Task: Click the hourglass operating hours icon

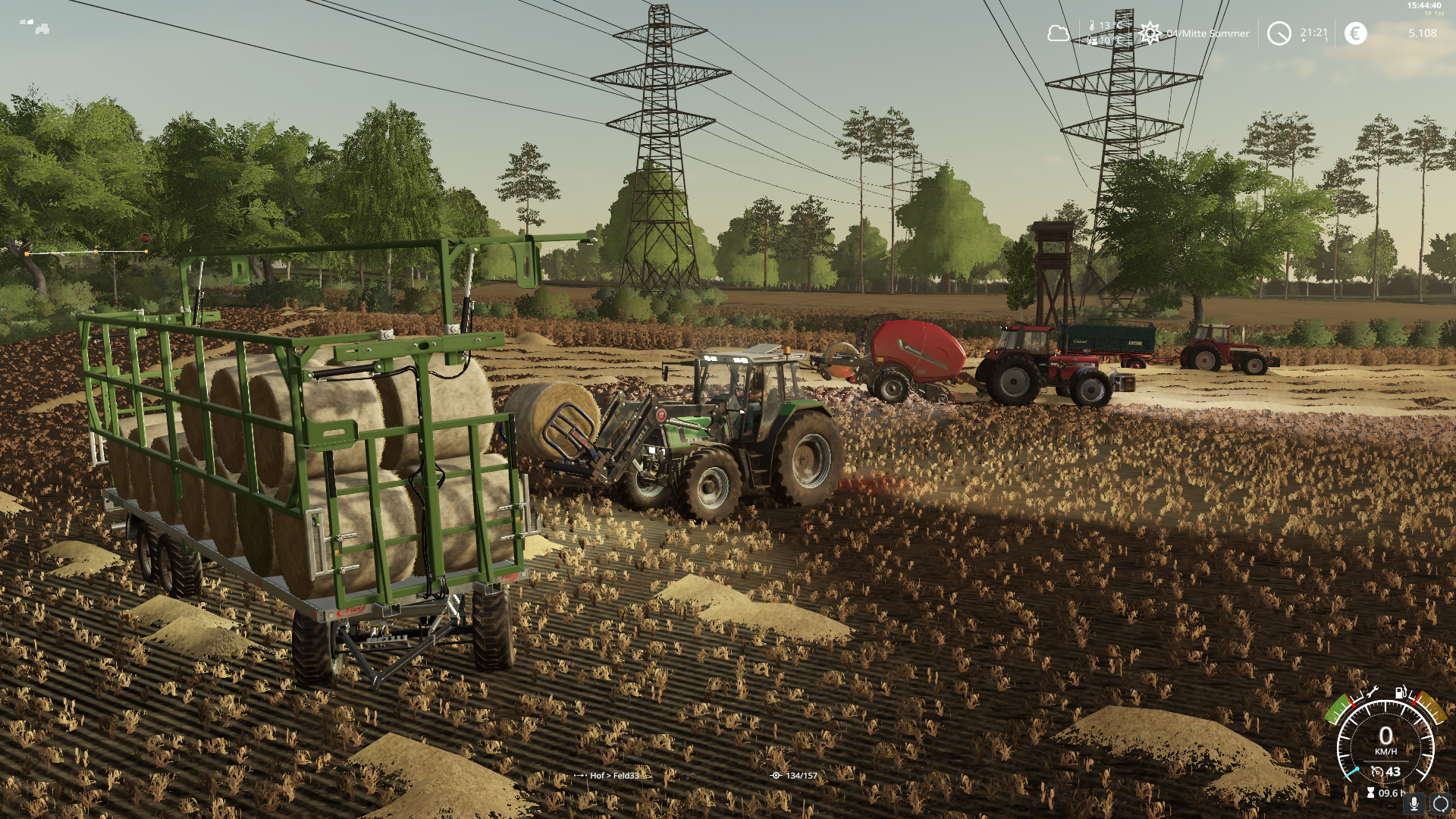Action: point(1370,793)
